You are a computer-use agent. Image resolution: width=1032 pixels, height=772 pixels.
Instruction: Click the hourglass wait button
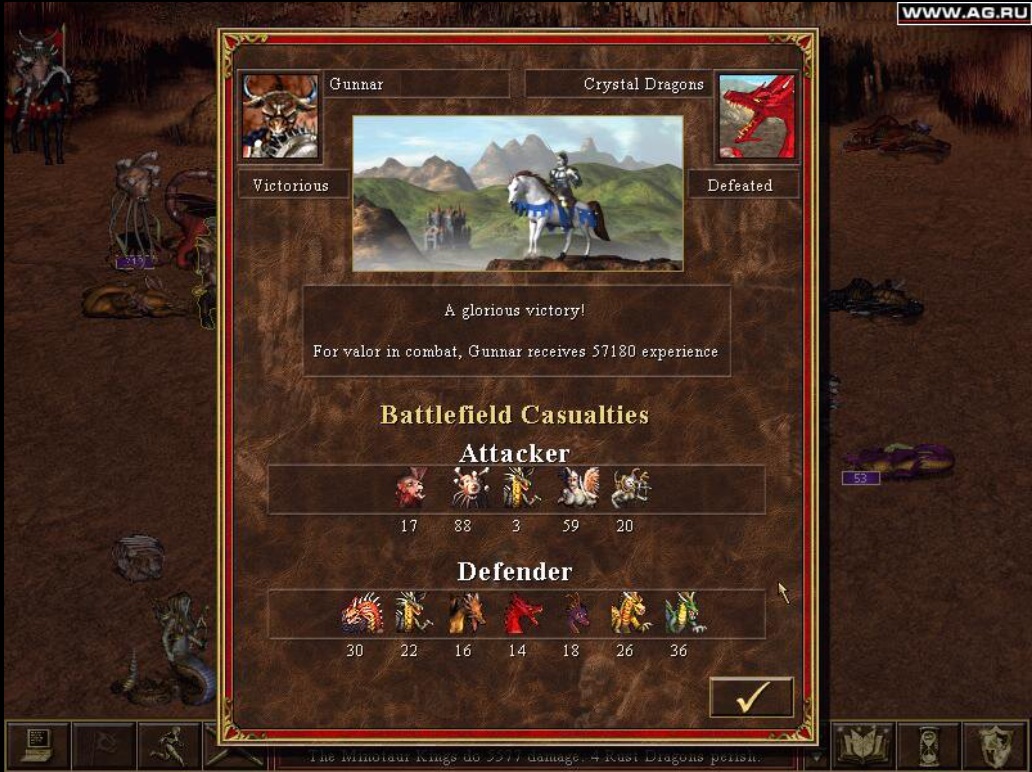click(928, 745)
